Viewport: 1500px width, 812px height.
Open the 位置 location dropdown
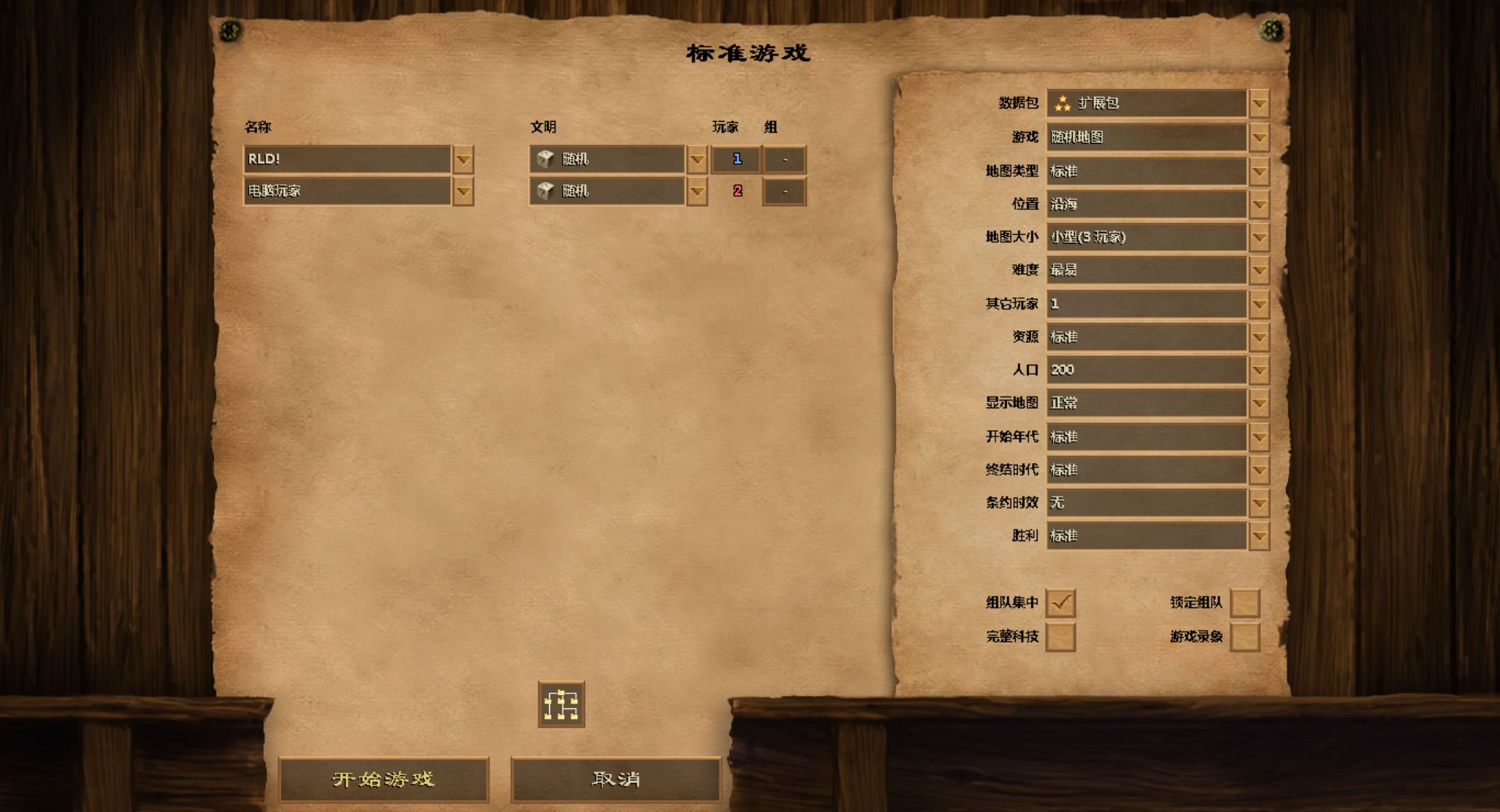click(1258, 205)
